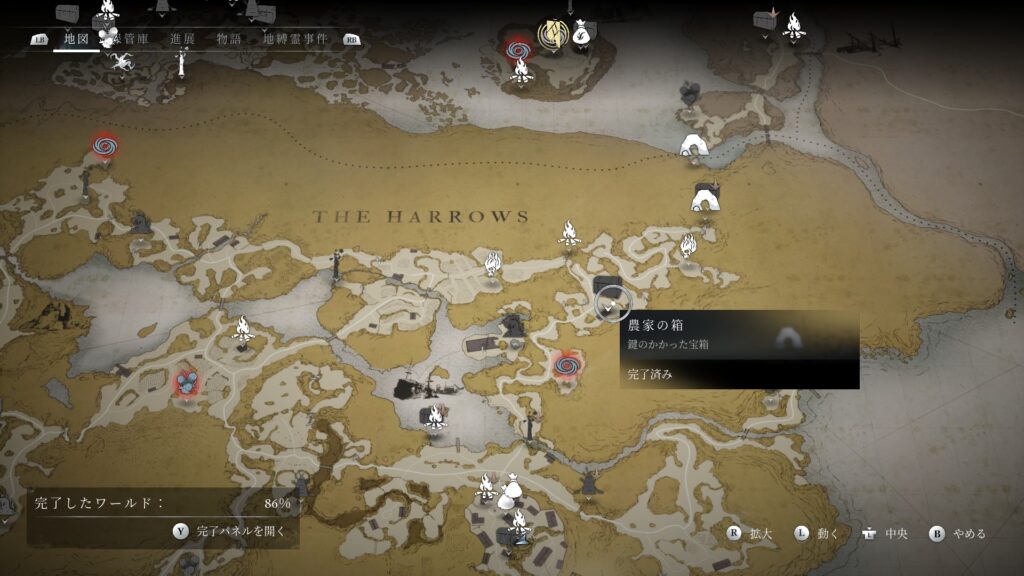Open the 進展 tab
Image resolution: width=1024 pixels, height=576 pixels.
[182, 39]
